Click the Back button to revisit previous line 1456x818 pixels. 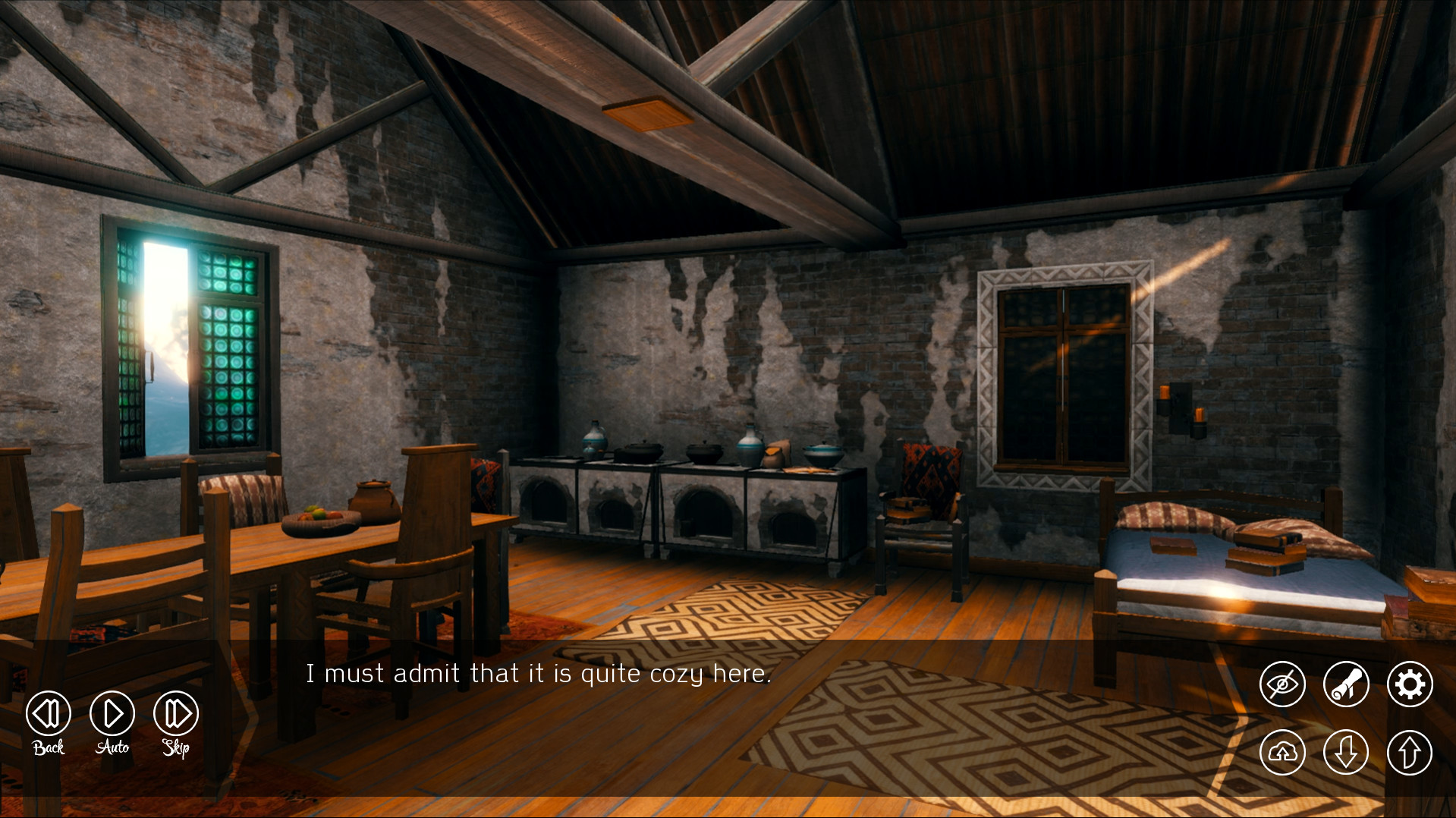(x=47, y=713)
